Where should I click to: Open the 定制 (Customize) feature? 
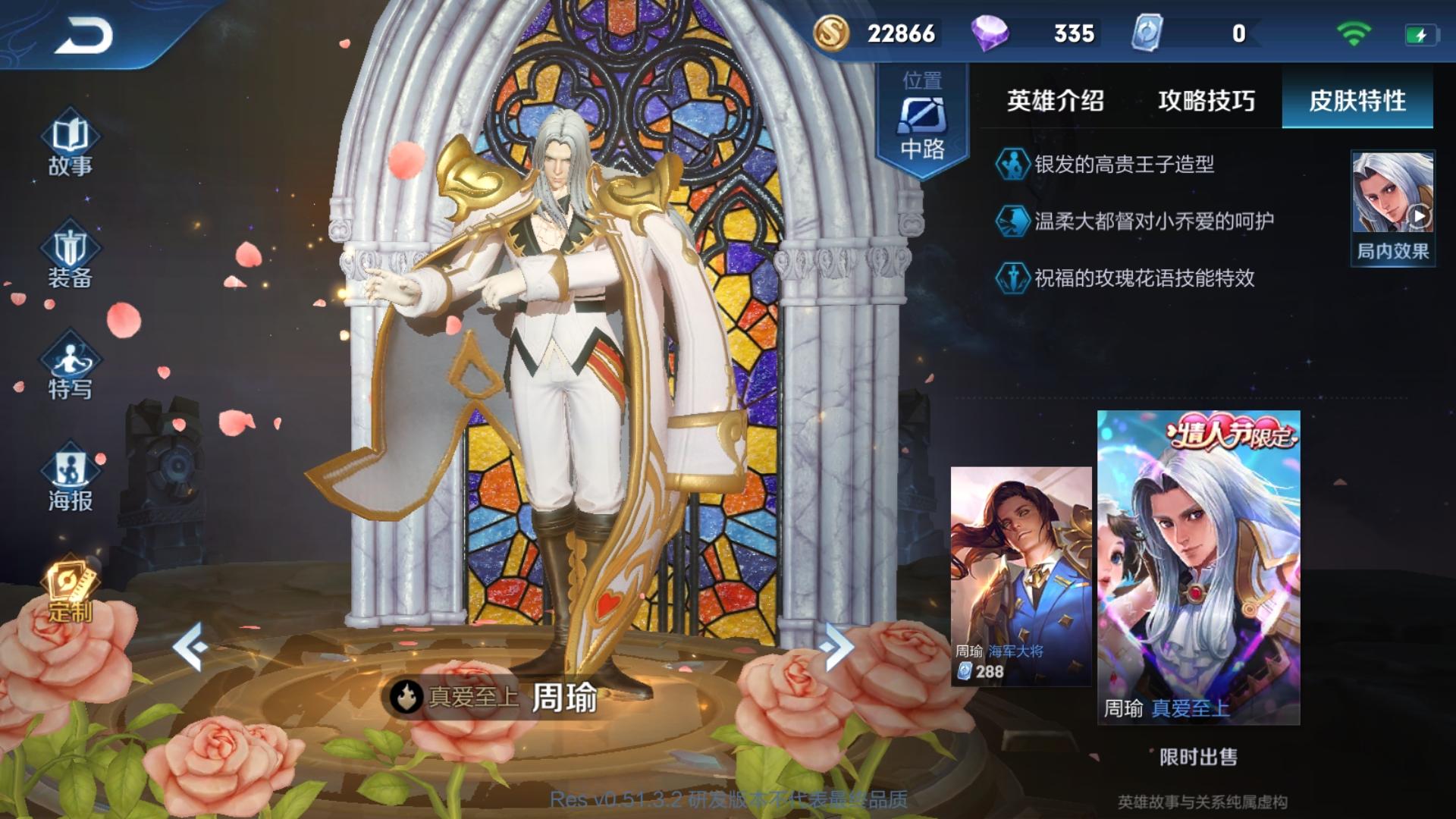[x=70, y=595]
